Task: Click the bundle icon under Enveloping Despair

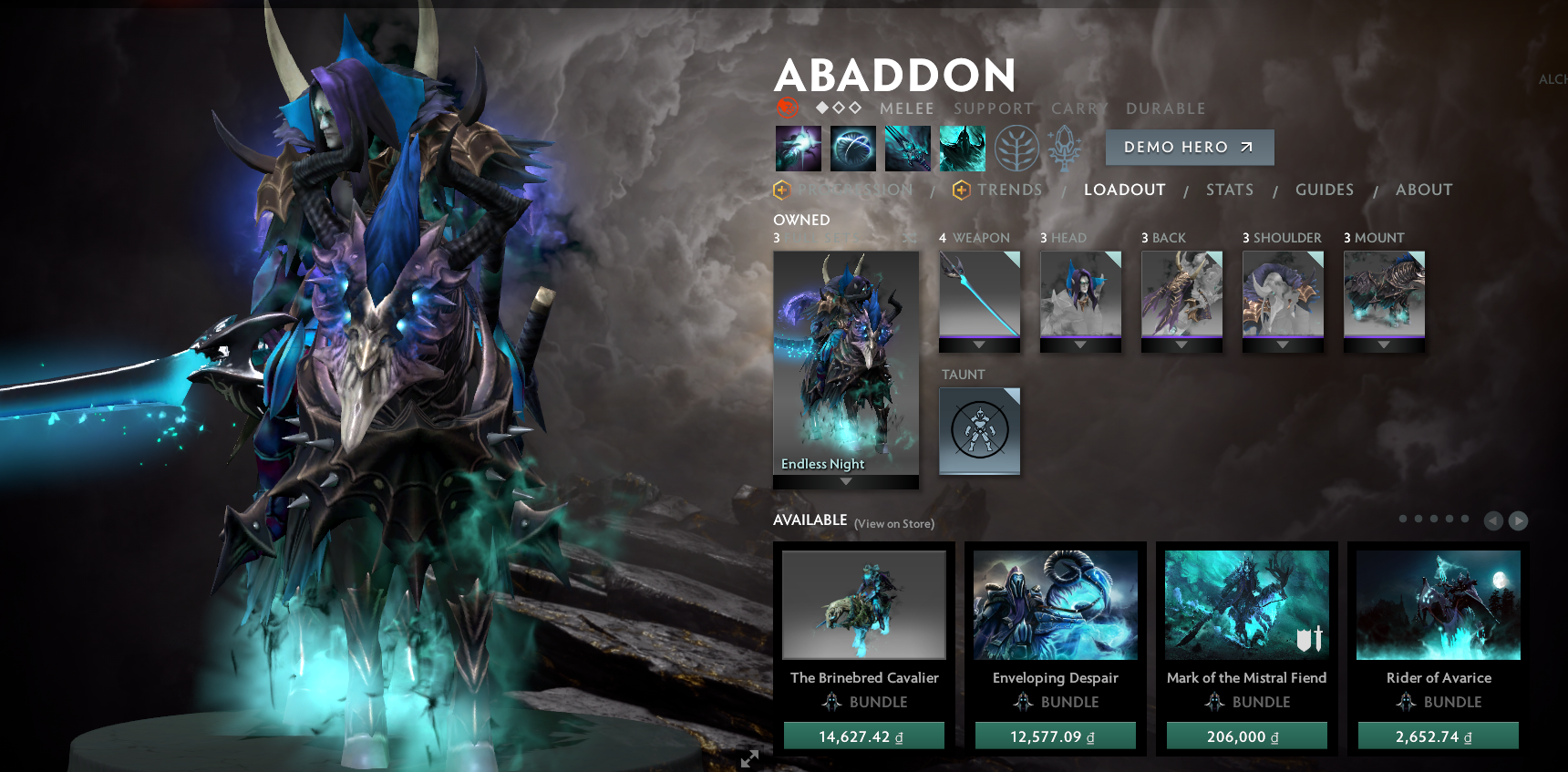Action: coord(1023,702)
